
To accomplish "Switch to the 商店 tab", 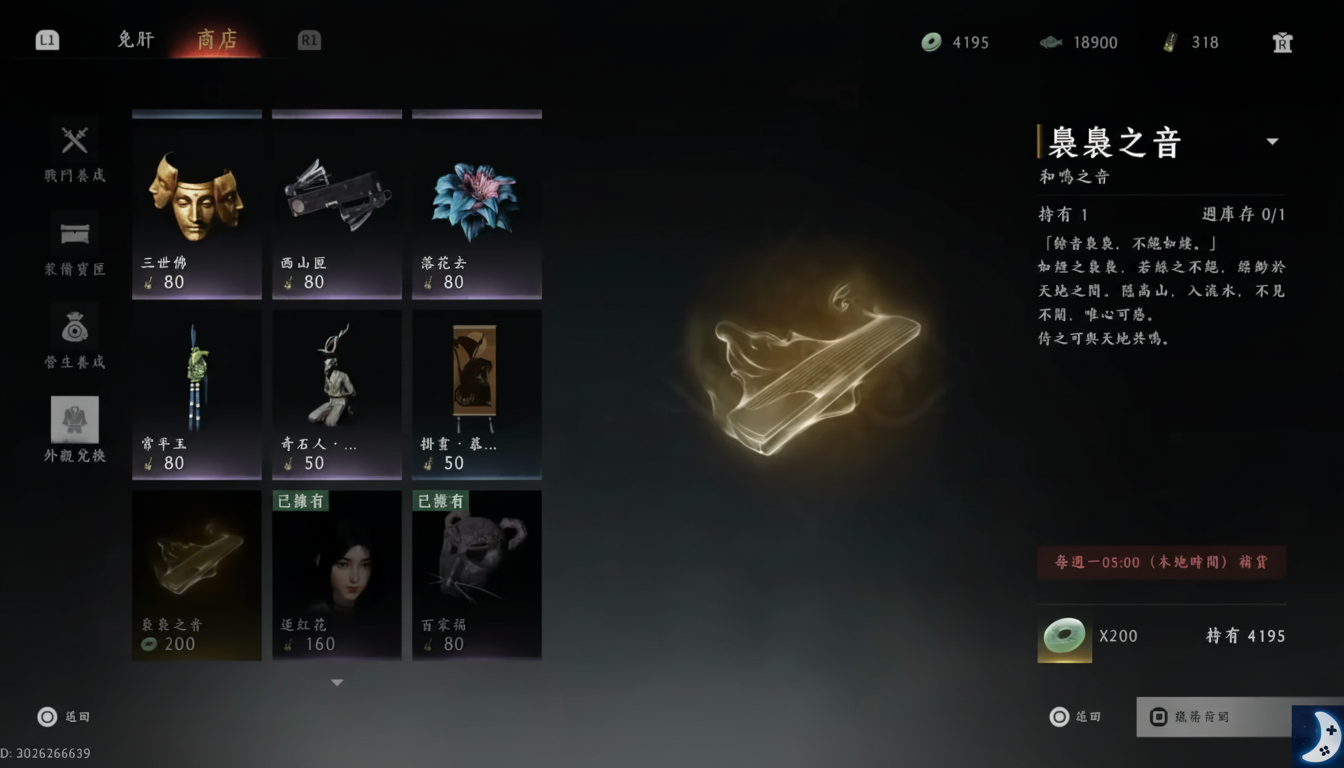I will click(x=217, y=40).
